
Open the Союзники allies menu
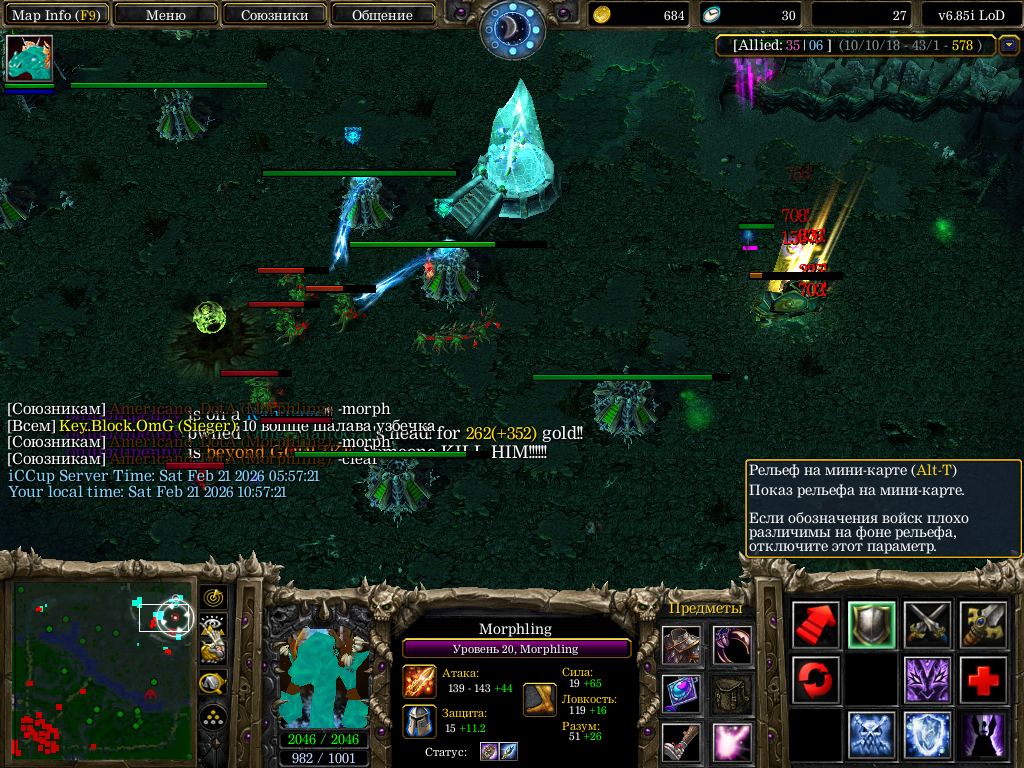click(273, 15)
